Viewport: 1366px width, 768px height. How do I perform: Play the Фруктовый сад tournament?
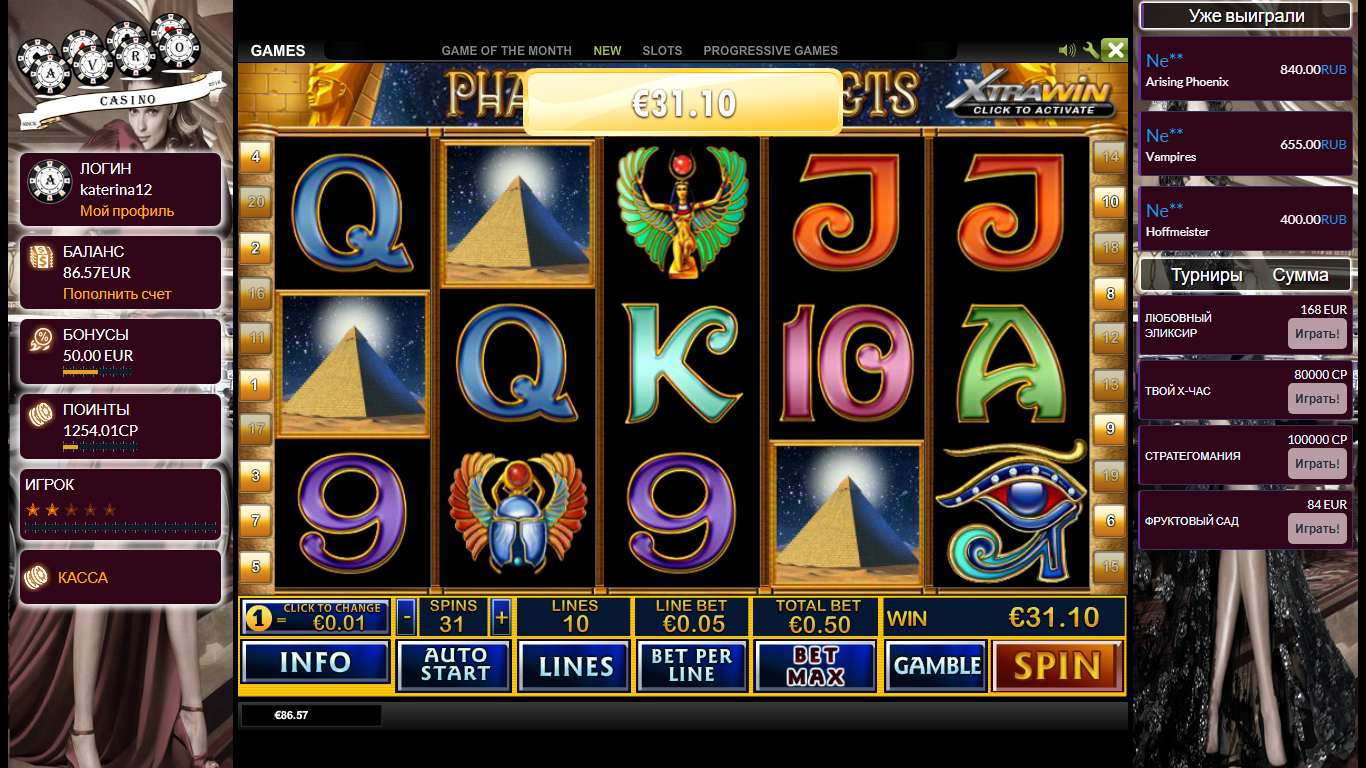pyautogui.click(x=1316, y=529)
